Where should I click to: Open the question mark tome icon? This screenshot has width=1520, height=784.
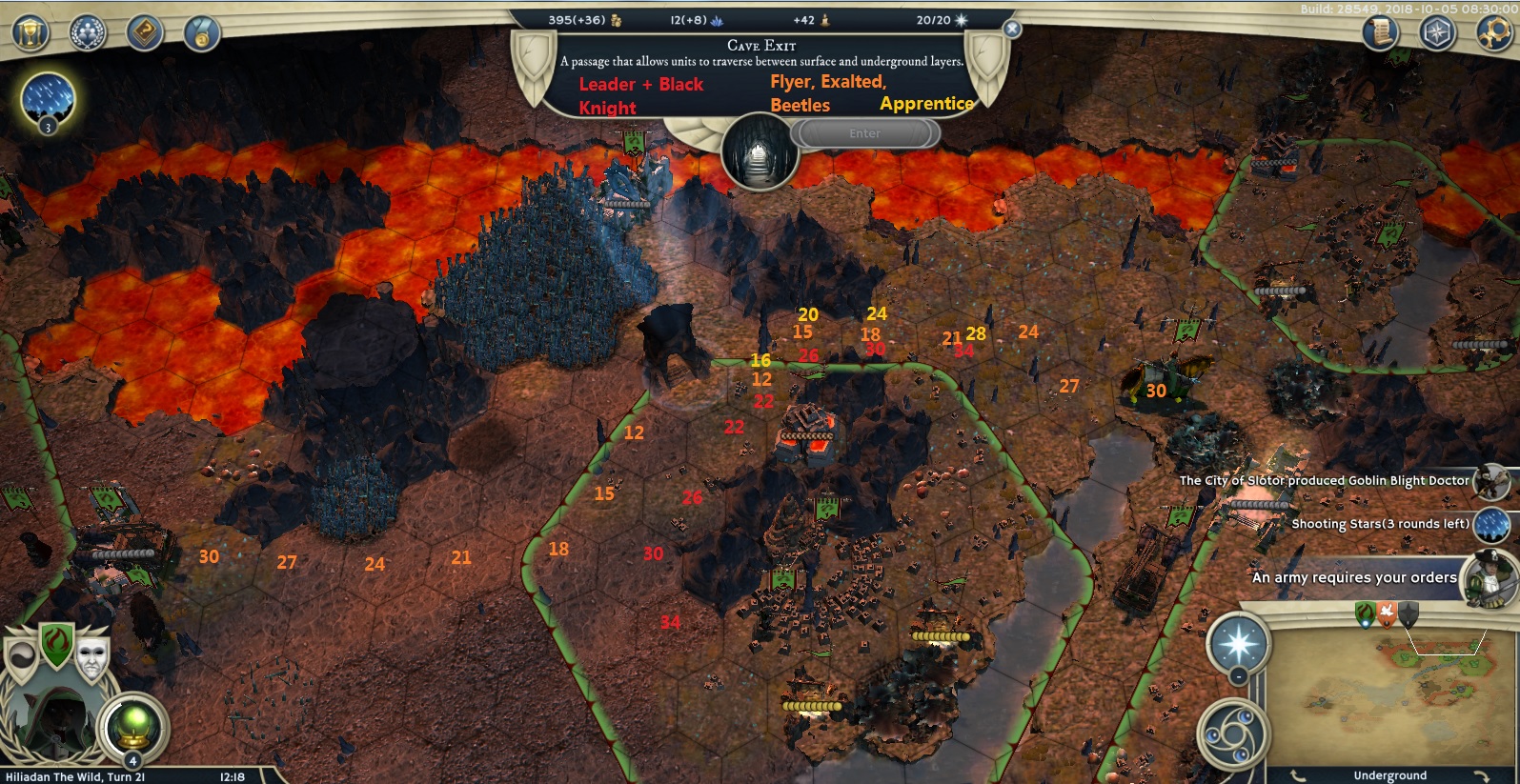point(145,32)
